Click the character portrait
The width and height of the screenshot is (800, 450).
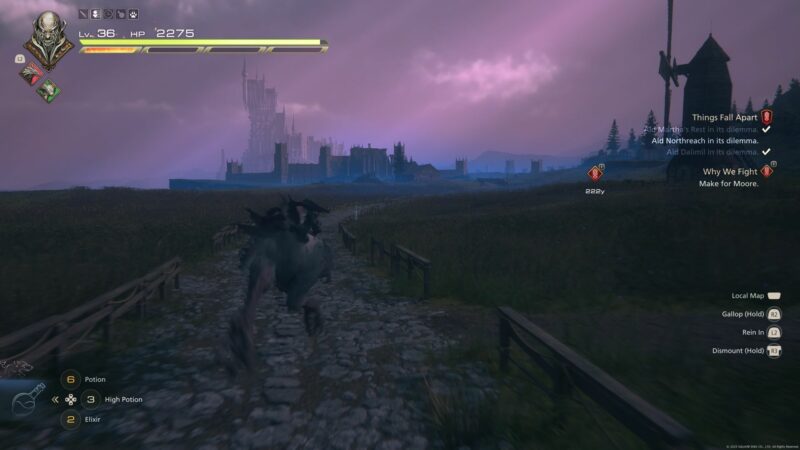[x=48, y=39]
